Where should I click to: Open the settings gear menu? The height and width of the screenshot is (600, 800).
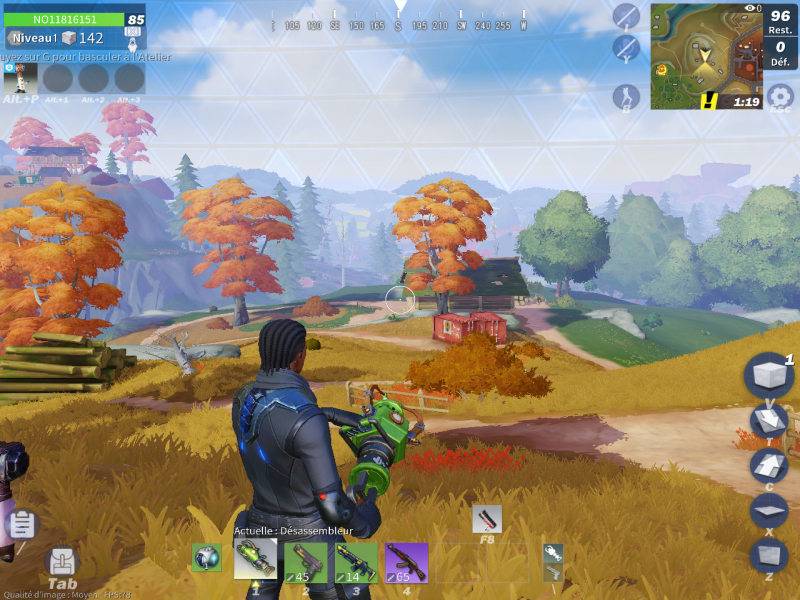780,97
